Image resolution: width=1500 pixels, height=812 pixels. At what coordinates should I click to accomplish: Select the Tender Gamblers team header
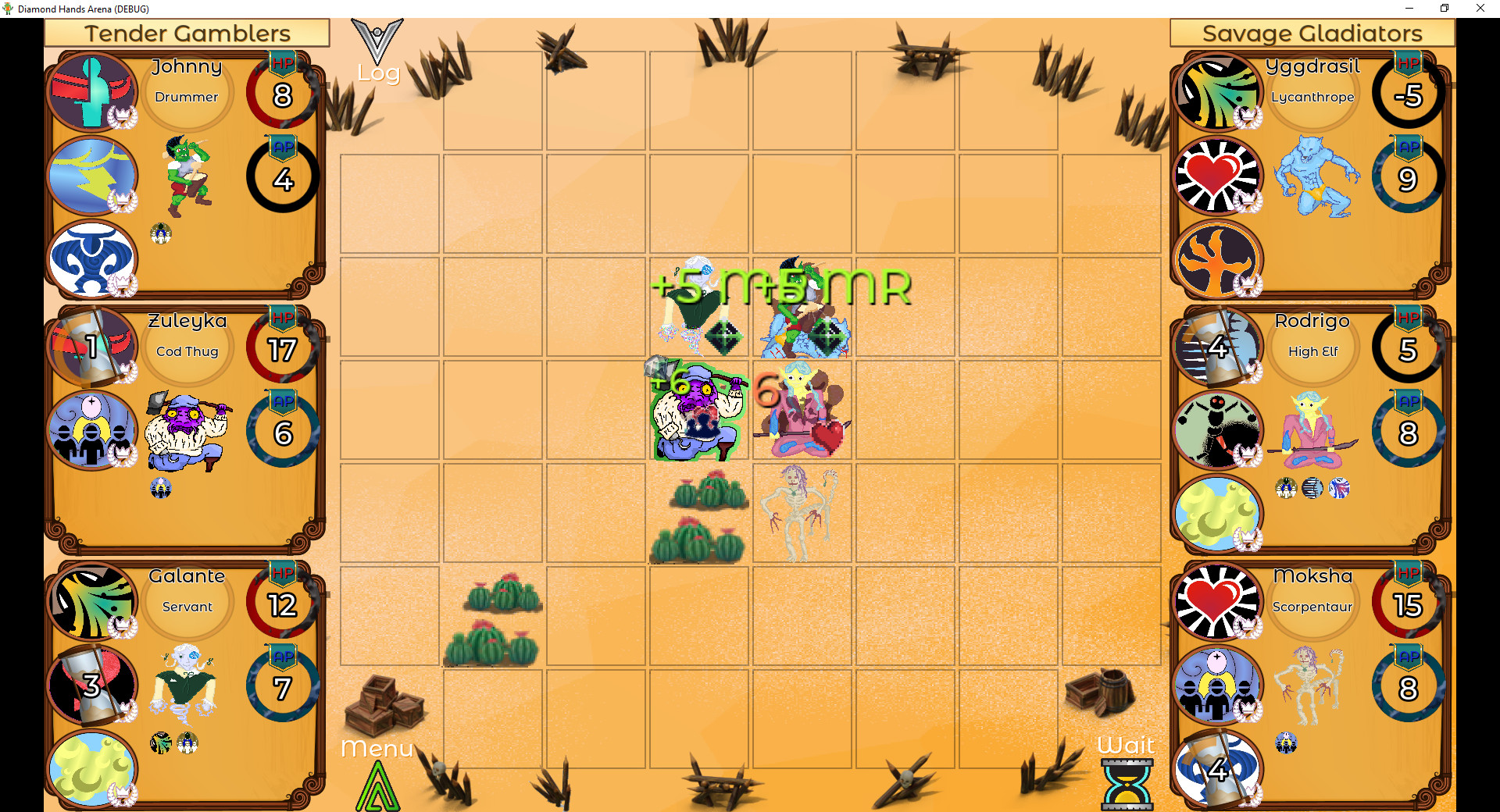(187, 33)
